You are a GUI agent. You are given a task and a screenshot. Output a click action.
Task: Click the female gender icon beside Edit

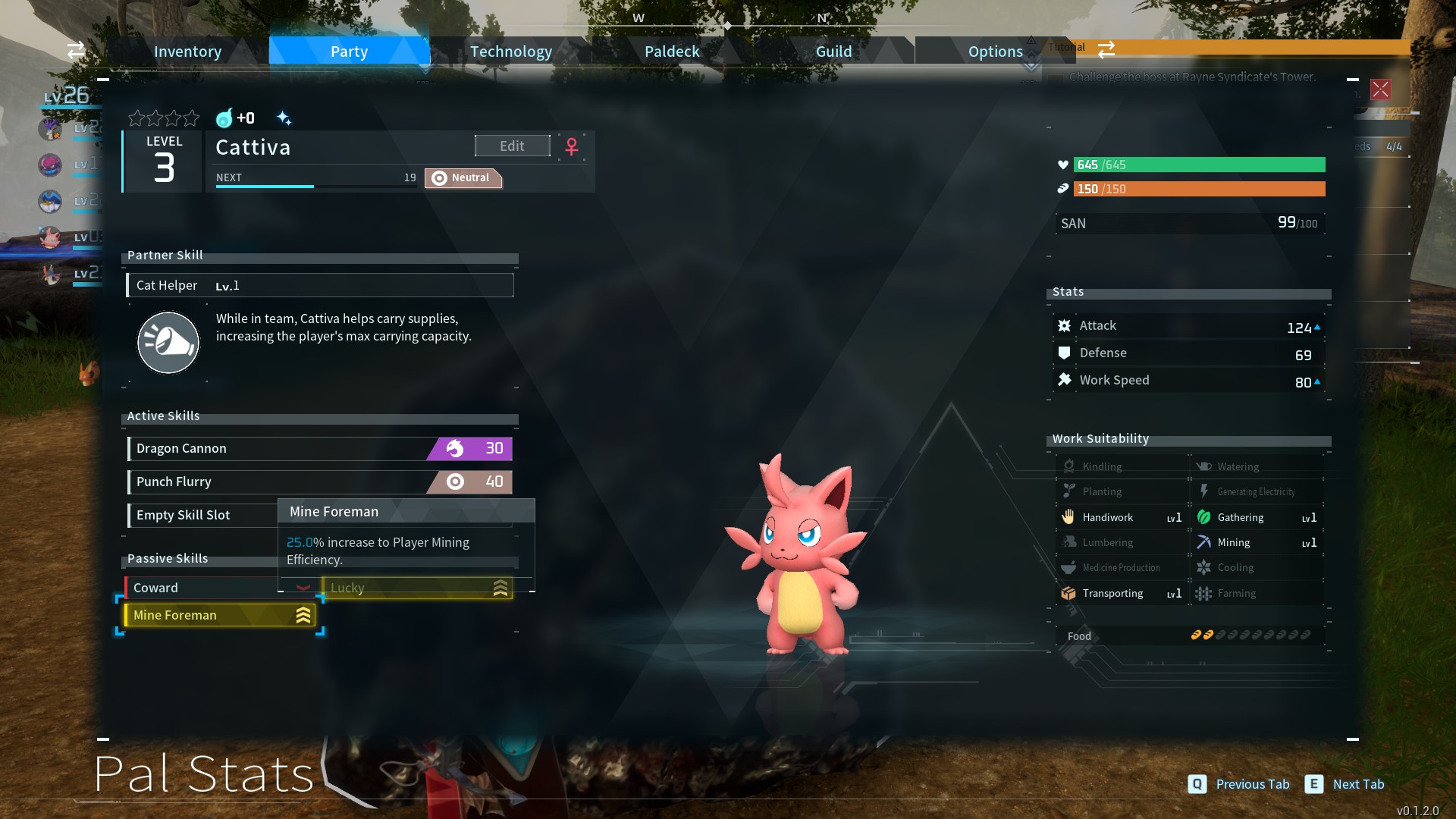click(x=571, y=147)
